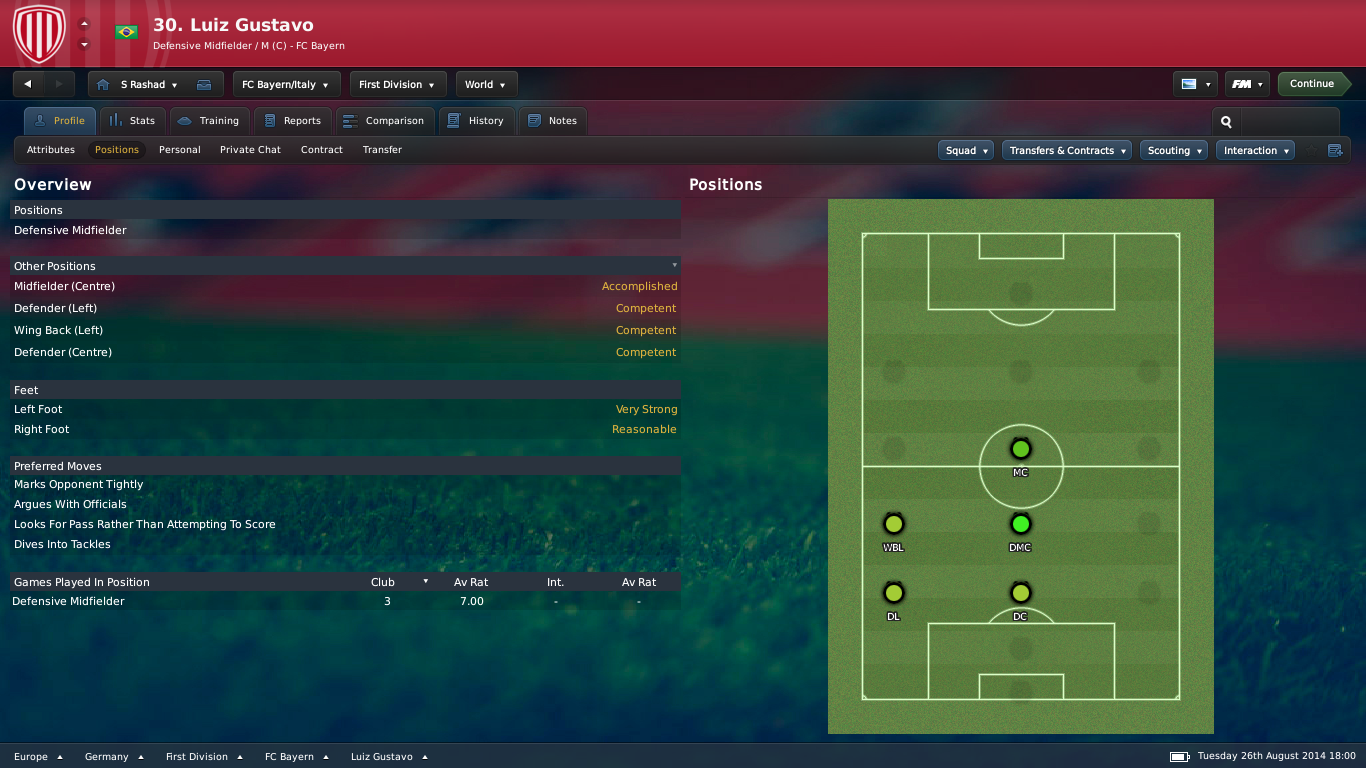Viewport: 1366px width, 768px height.
Task: Choose the Private Chat sub-tab
Action: pyautogui.click(x=250, y=150)
